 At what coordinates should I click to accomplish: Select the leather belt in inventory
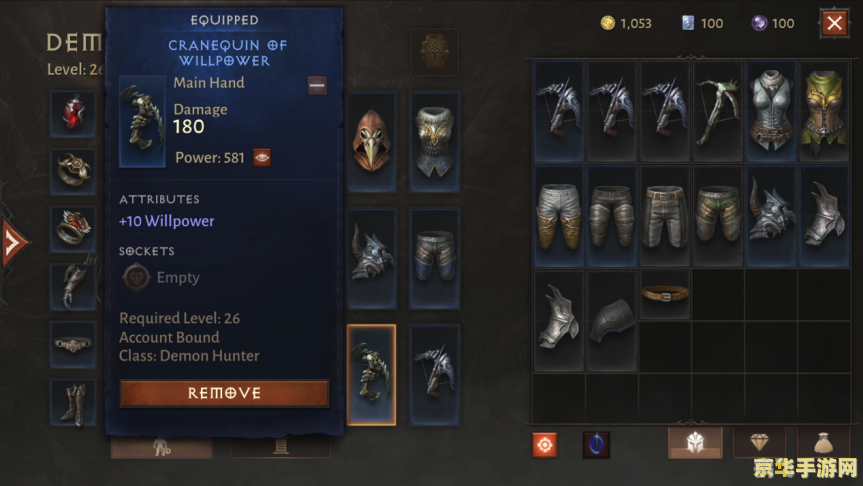(x=665, y=294)
